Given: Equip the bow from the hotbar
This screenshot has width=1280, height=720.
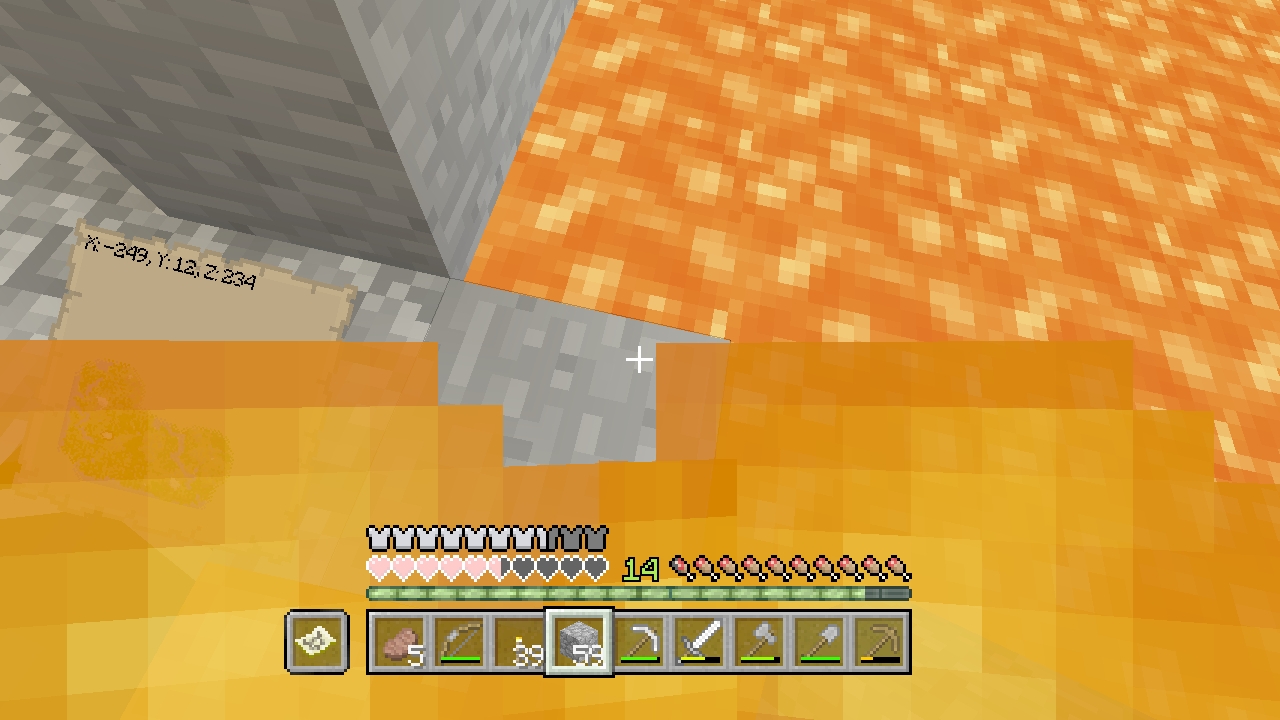Looking at the screenshot, I should (460, 642).
